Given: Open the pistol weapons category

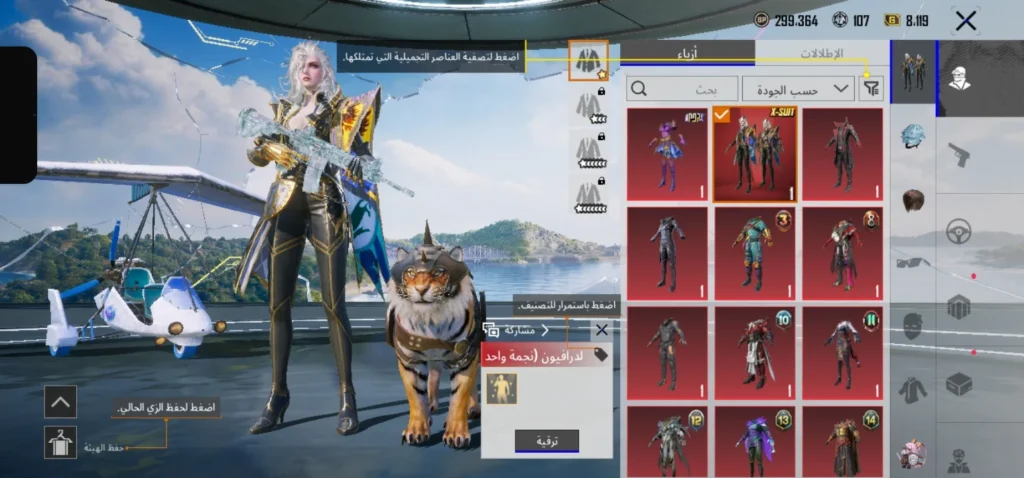Looking at the screenshot, I should (958, 155).
